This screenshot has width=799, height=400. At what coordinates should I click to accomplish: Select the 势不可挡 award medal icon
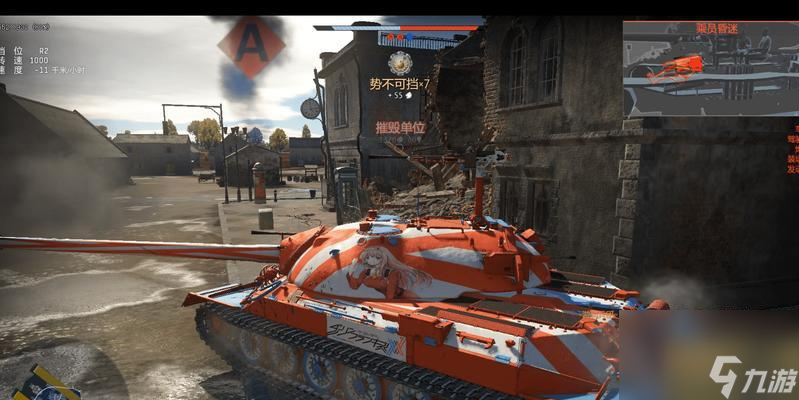[x=400, y=63]
